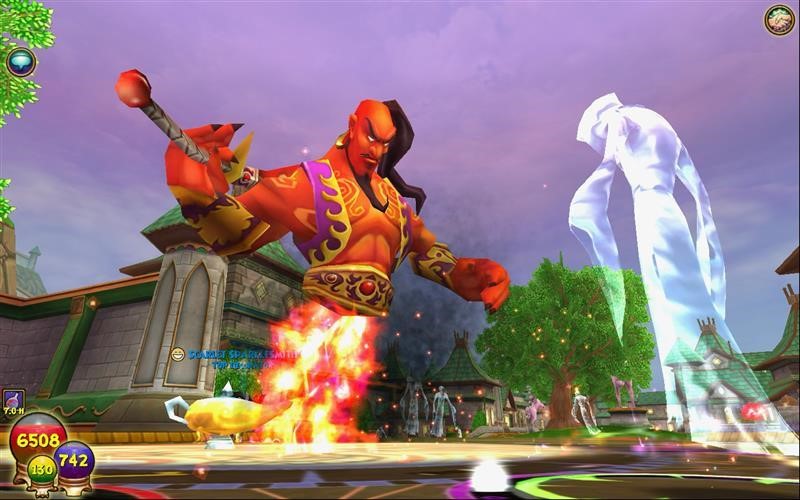Open the chat bubble button
Screen dimensions: 800x500
[20, 62]
